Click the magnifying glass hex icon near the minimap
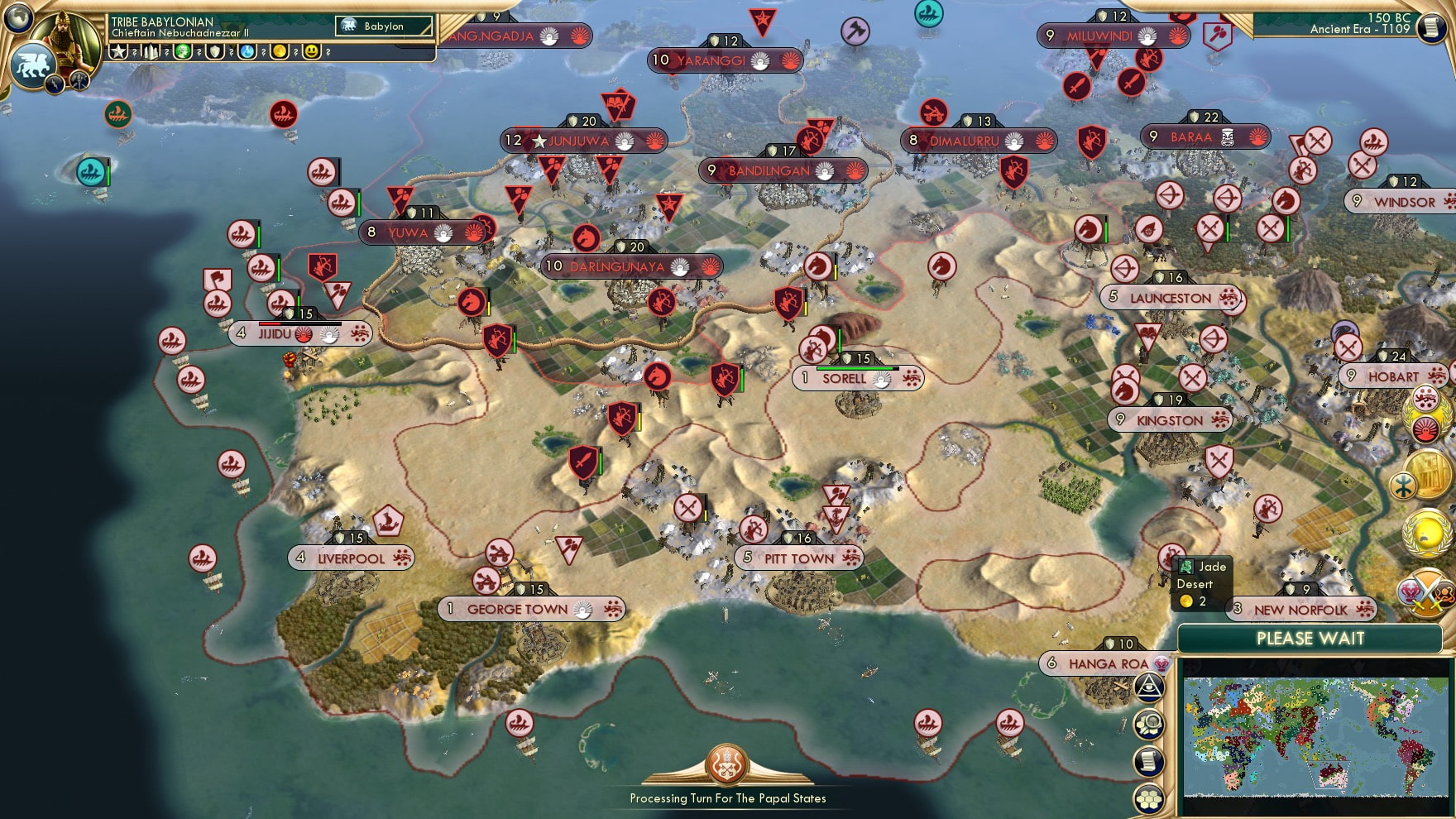The height and width of the screenshot is (819, 1456). tap(1151, 723)
